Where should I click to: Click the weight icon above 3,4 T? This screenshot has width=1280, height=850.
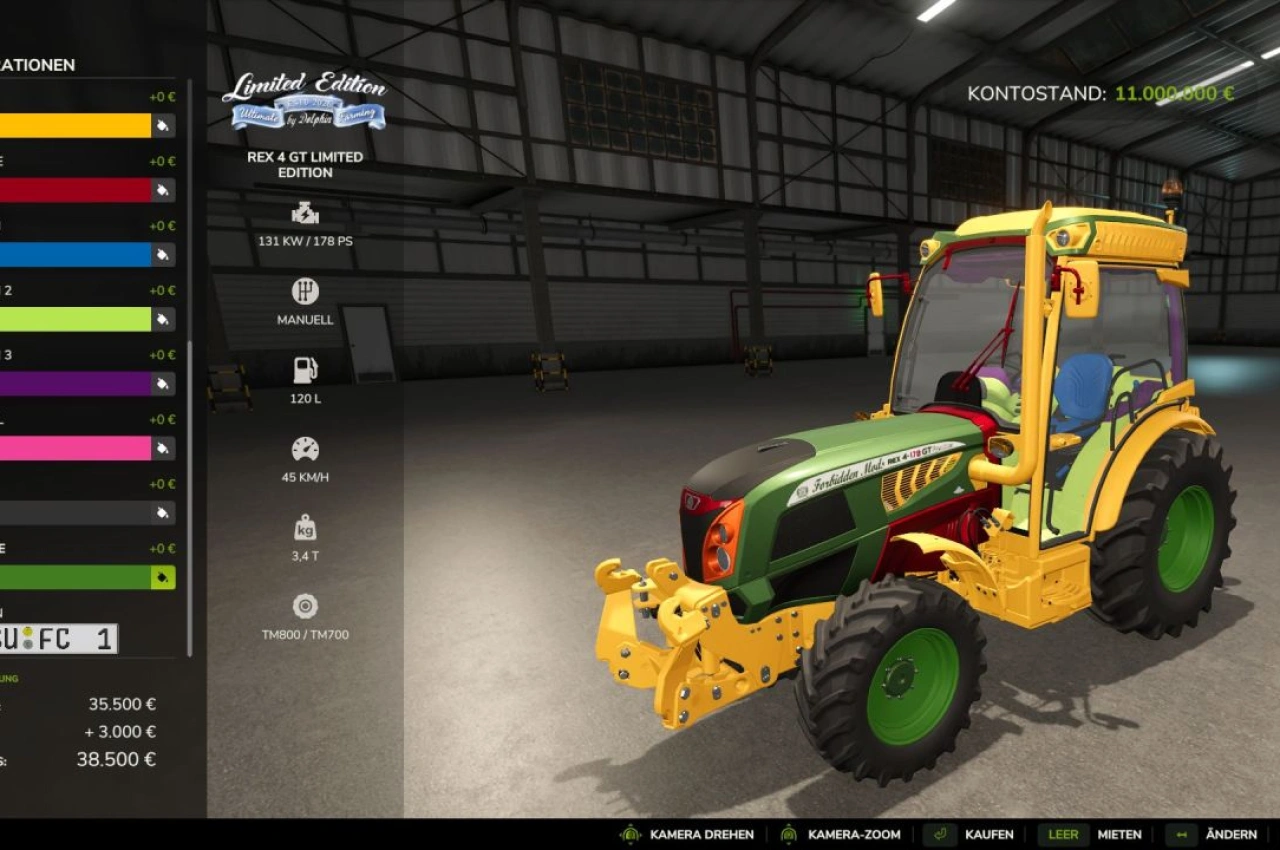point(304,526)
